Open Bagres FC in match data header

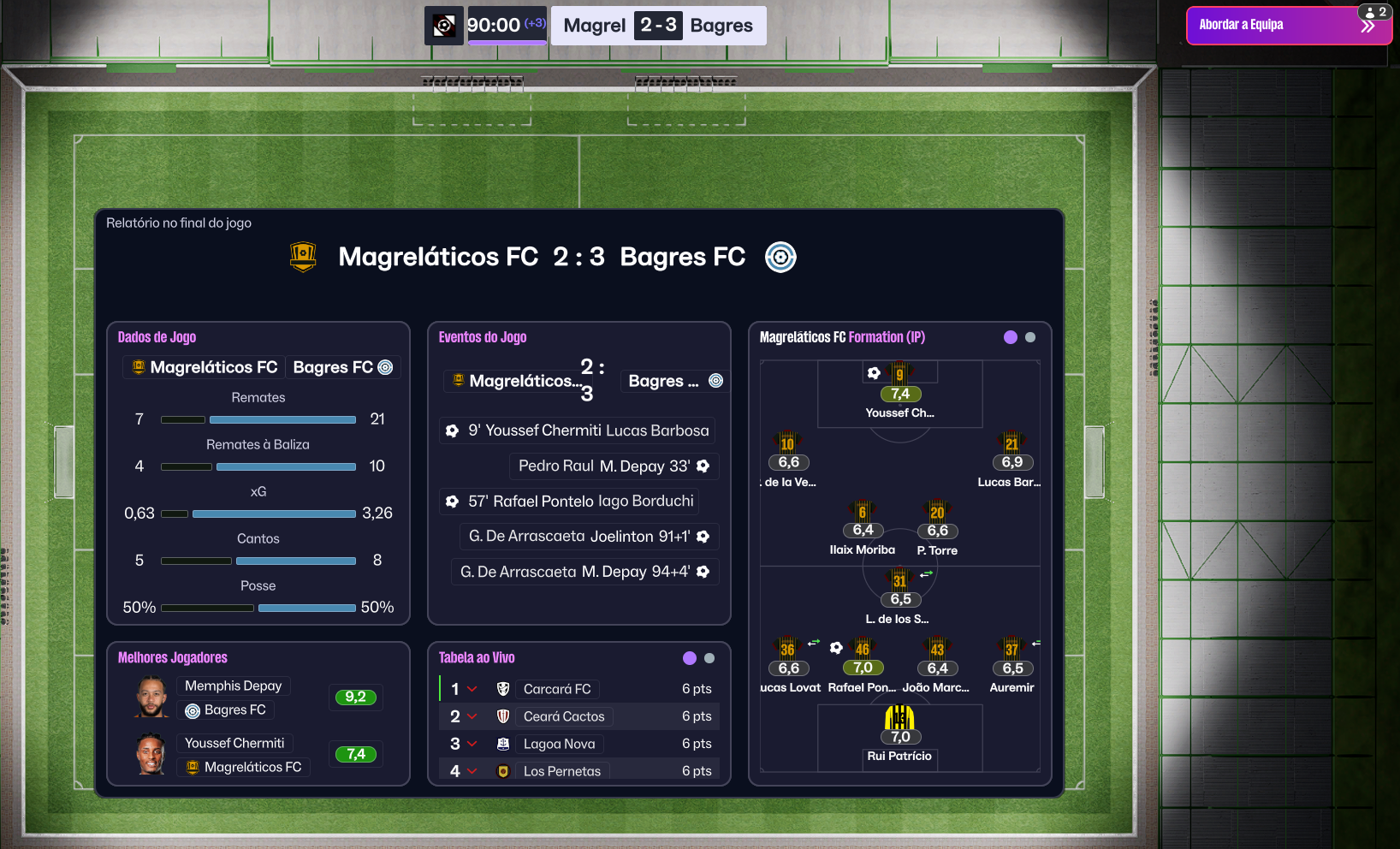pos(341,367)
